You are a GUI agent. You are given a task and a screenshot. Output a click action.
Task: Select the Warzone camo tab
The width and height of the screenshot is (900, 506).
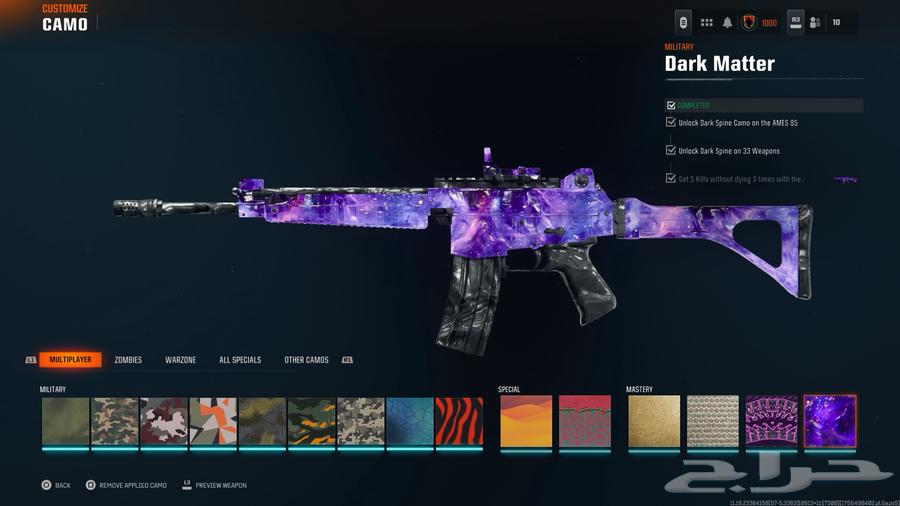point(180,360)
